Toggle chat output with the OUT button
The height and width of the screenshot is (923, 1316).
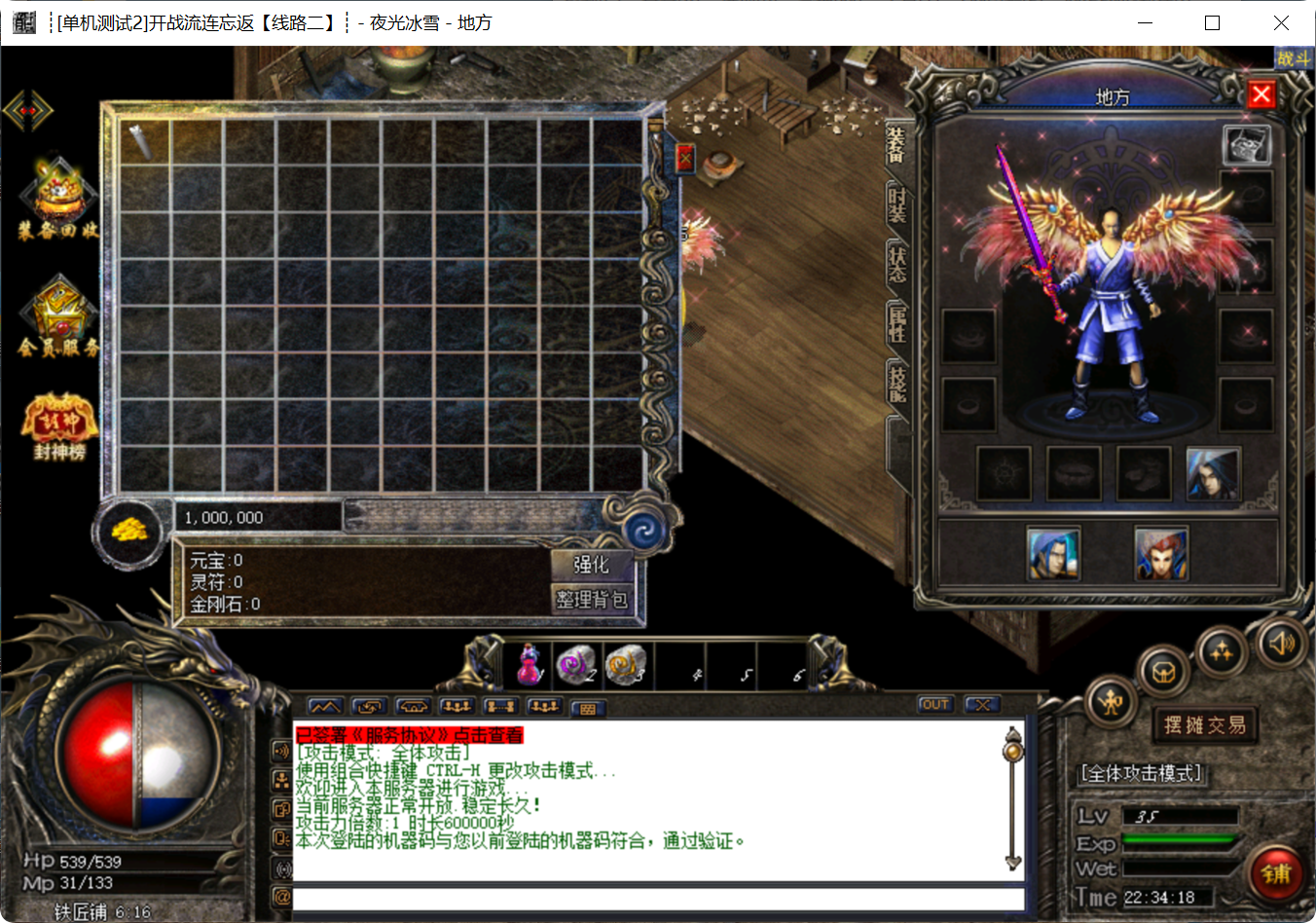(x=934, y=704)
